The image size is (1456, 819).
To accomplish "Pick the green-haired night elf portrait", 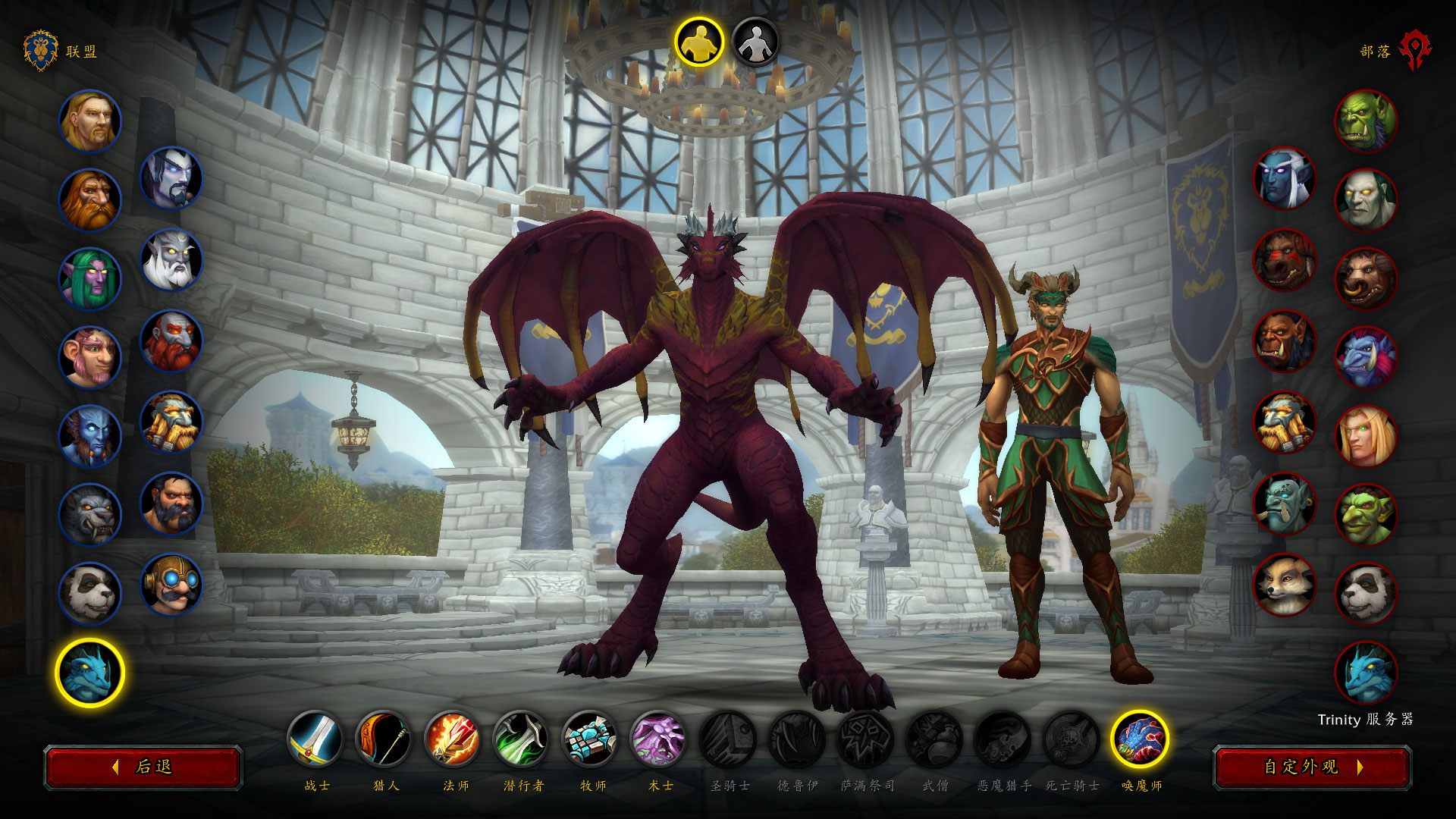I will pos(90,279).
